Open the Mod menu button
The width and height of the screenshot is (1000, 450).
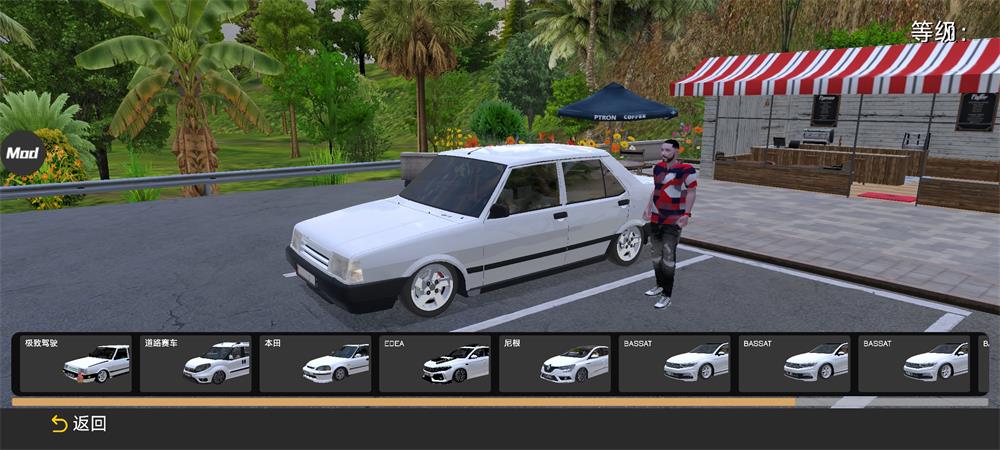(21, 154)
